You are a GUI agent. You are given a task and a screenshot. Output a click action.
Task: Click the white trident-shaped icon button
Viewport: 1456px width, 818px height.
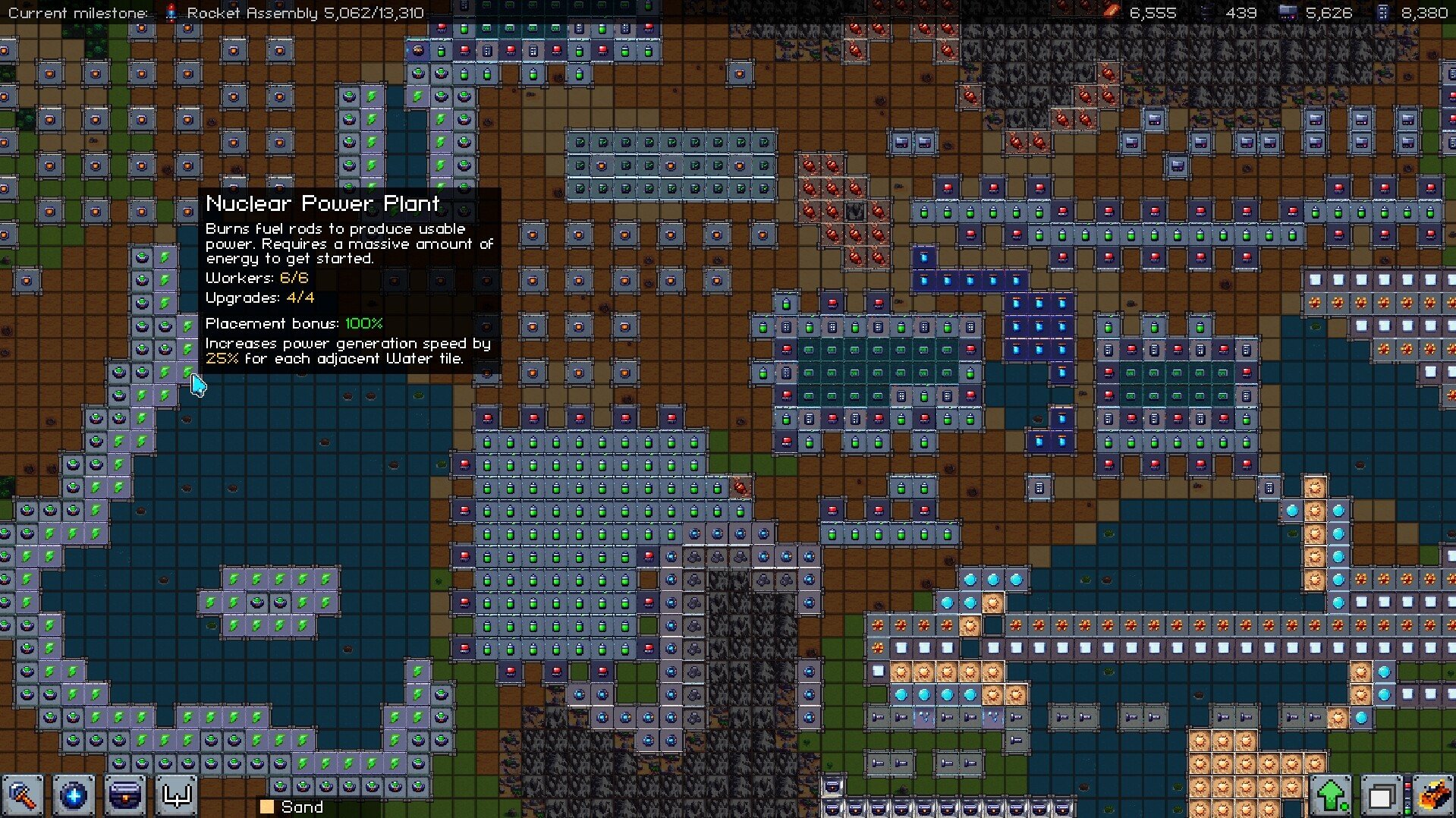click(x=177, y=796)
